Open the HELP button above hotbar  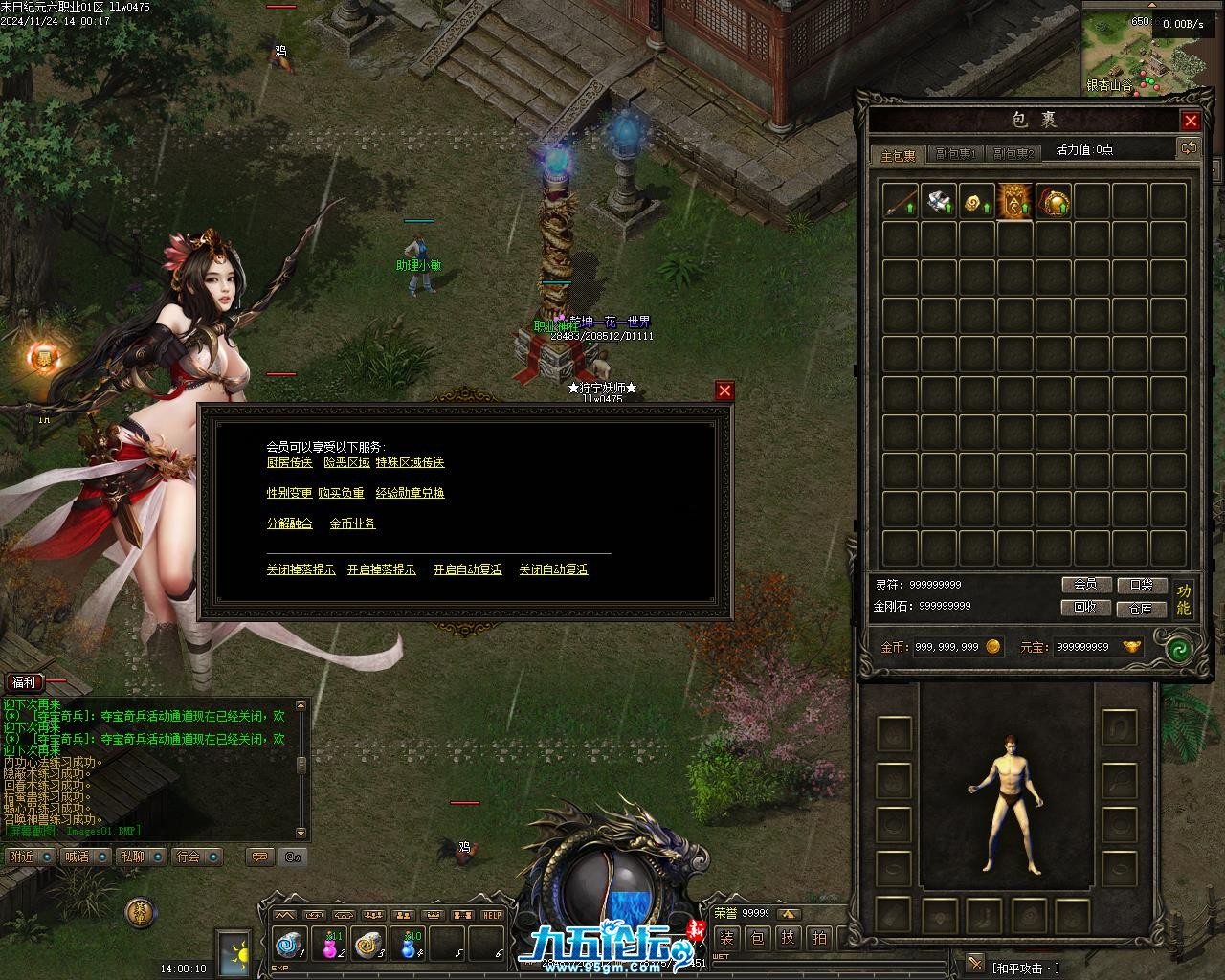[492, 915]
